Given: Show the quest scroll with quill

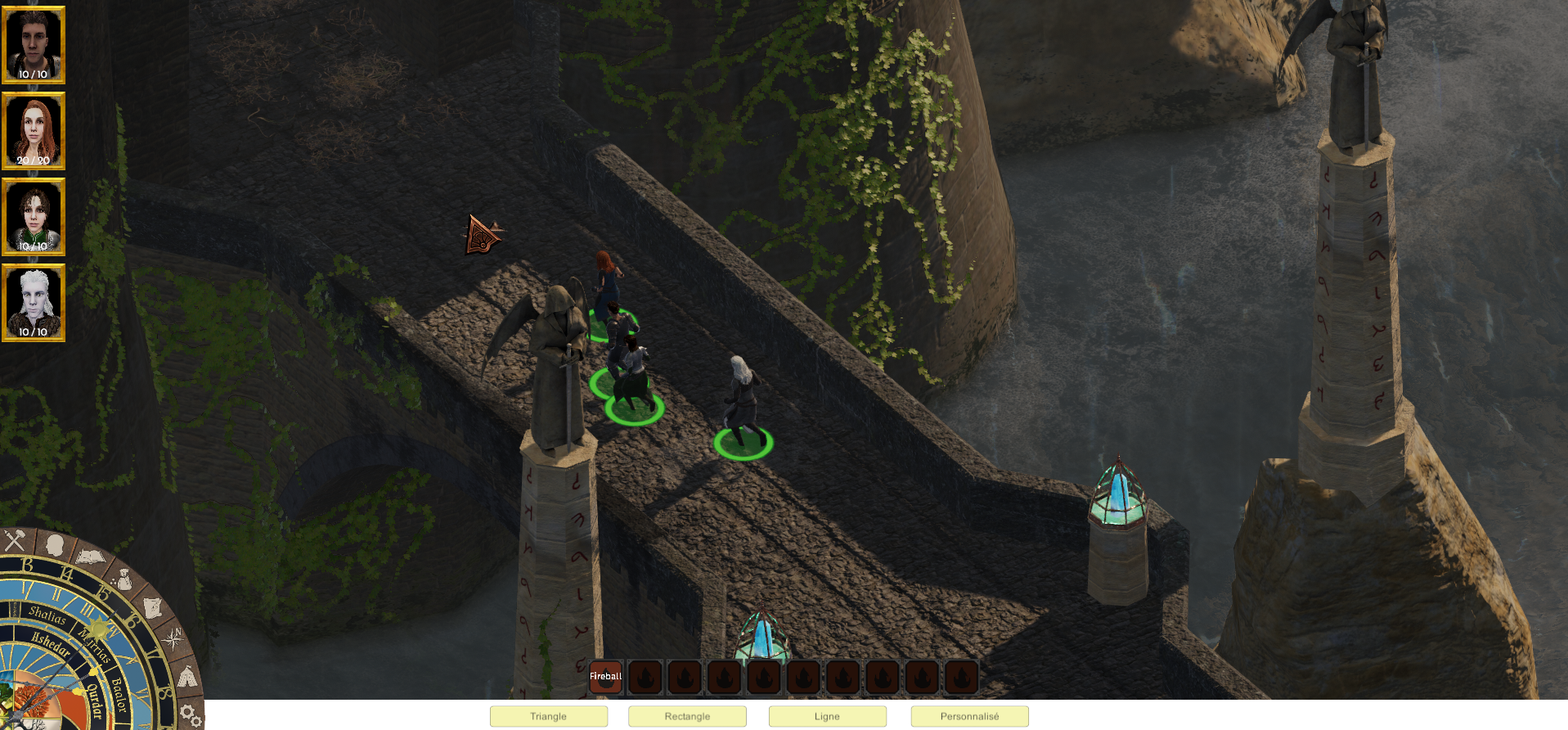Looking at the screenshot, I should click(x=153, y=607).
